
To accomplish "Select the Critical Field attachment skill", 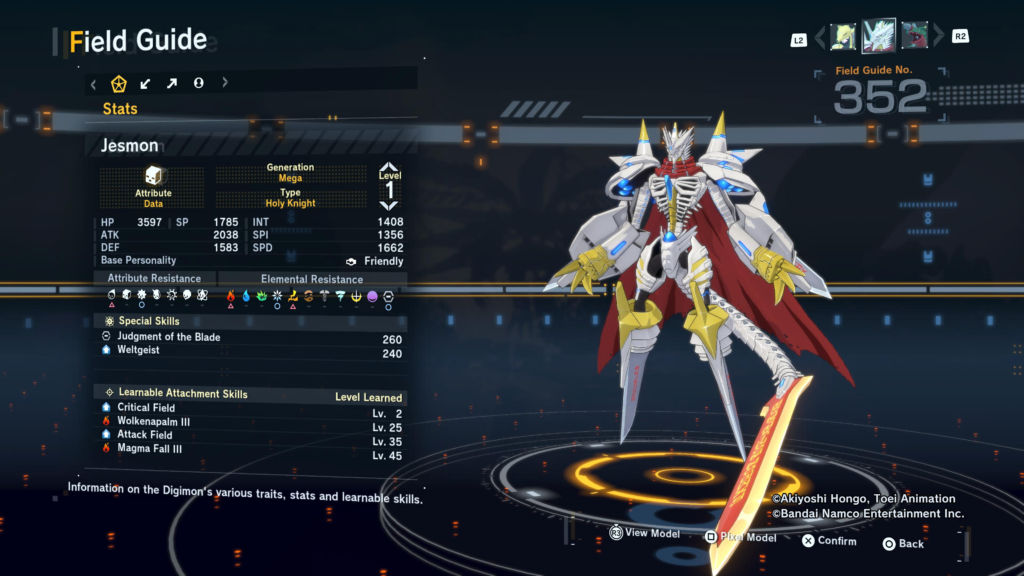I will pyautogui.click(x=146, y=408).
